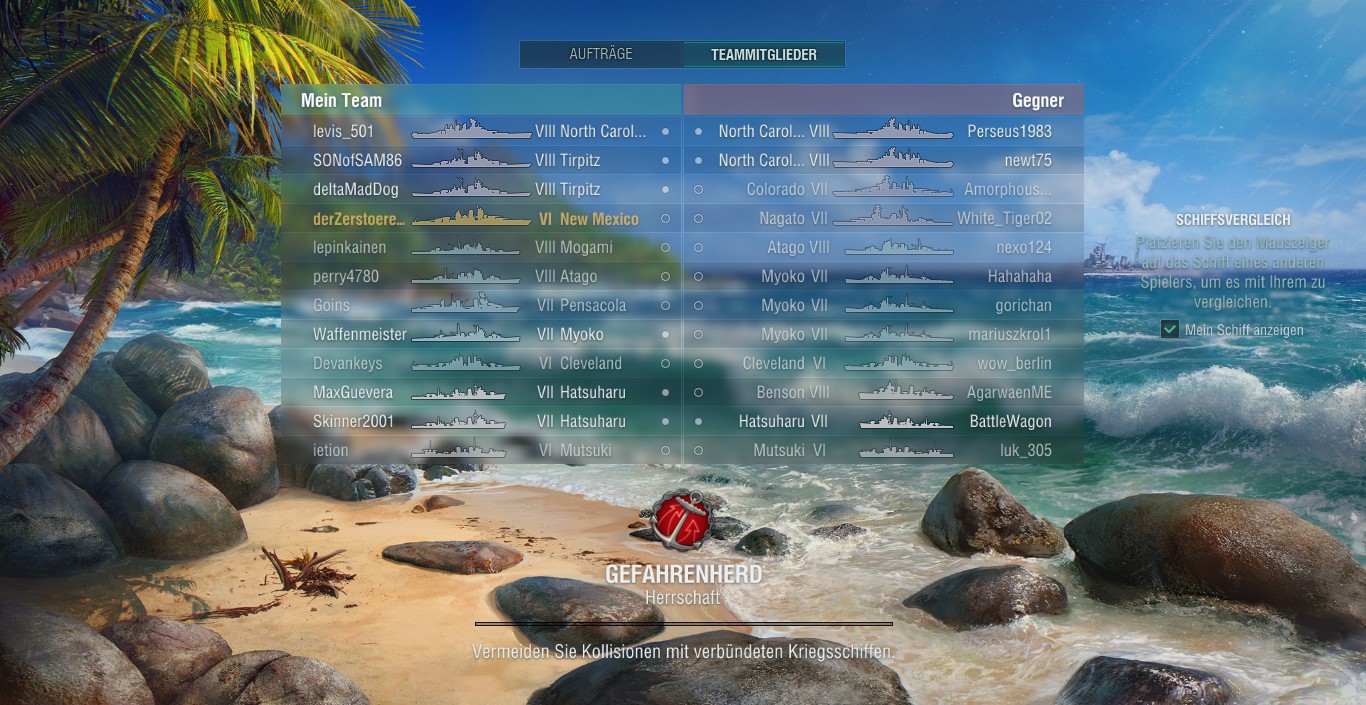Viewport: 1366px width, 705px height.
Task: Select lepinkainen's Mogami row
Action: (480, 247)
